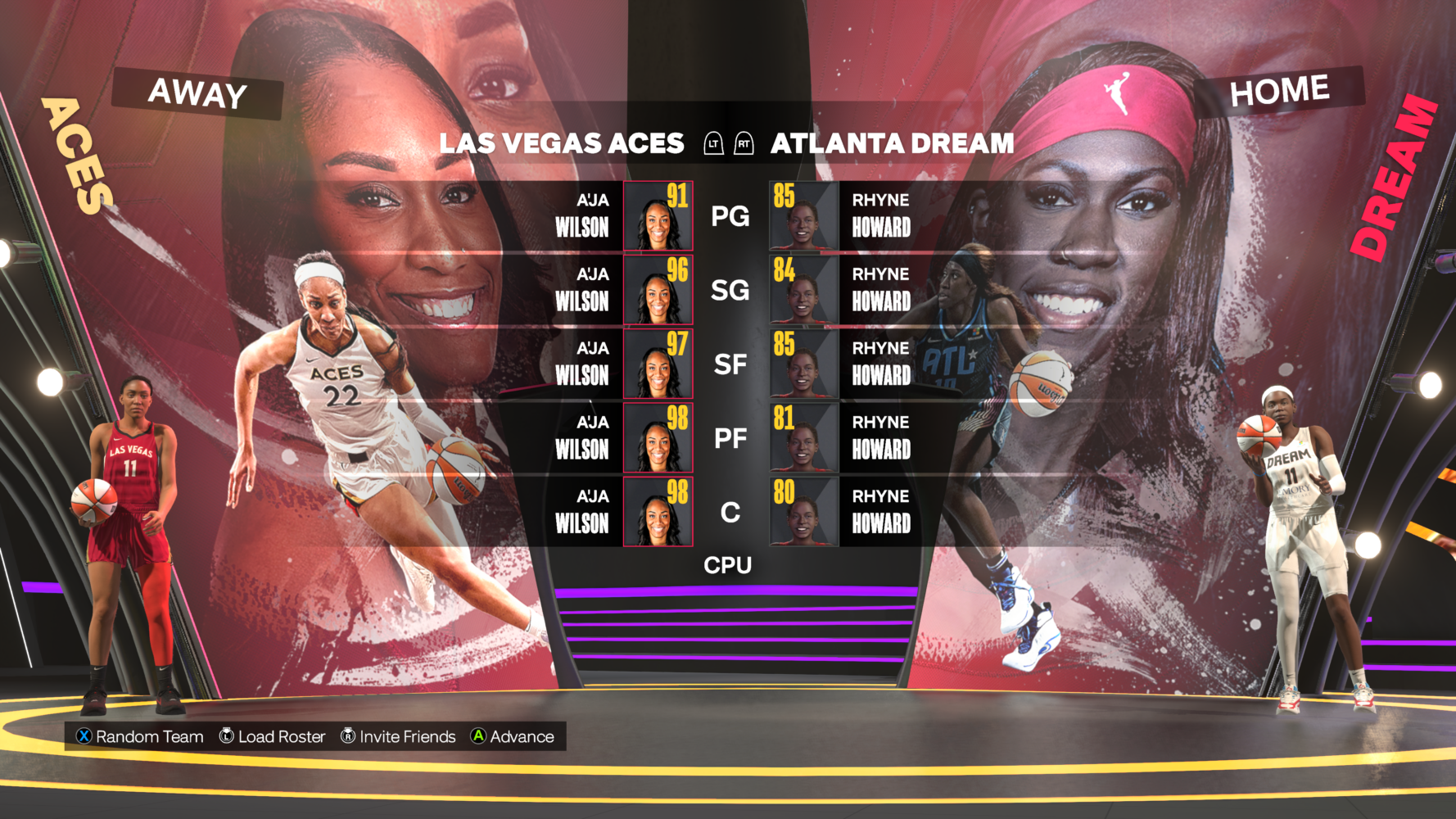Viewport: 1456px width, 819px height.
Task: Click A'ja Wilson's portrait at point guard
Action: (657, 216)
